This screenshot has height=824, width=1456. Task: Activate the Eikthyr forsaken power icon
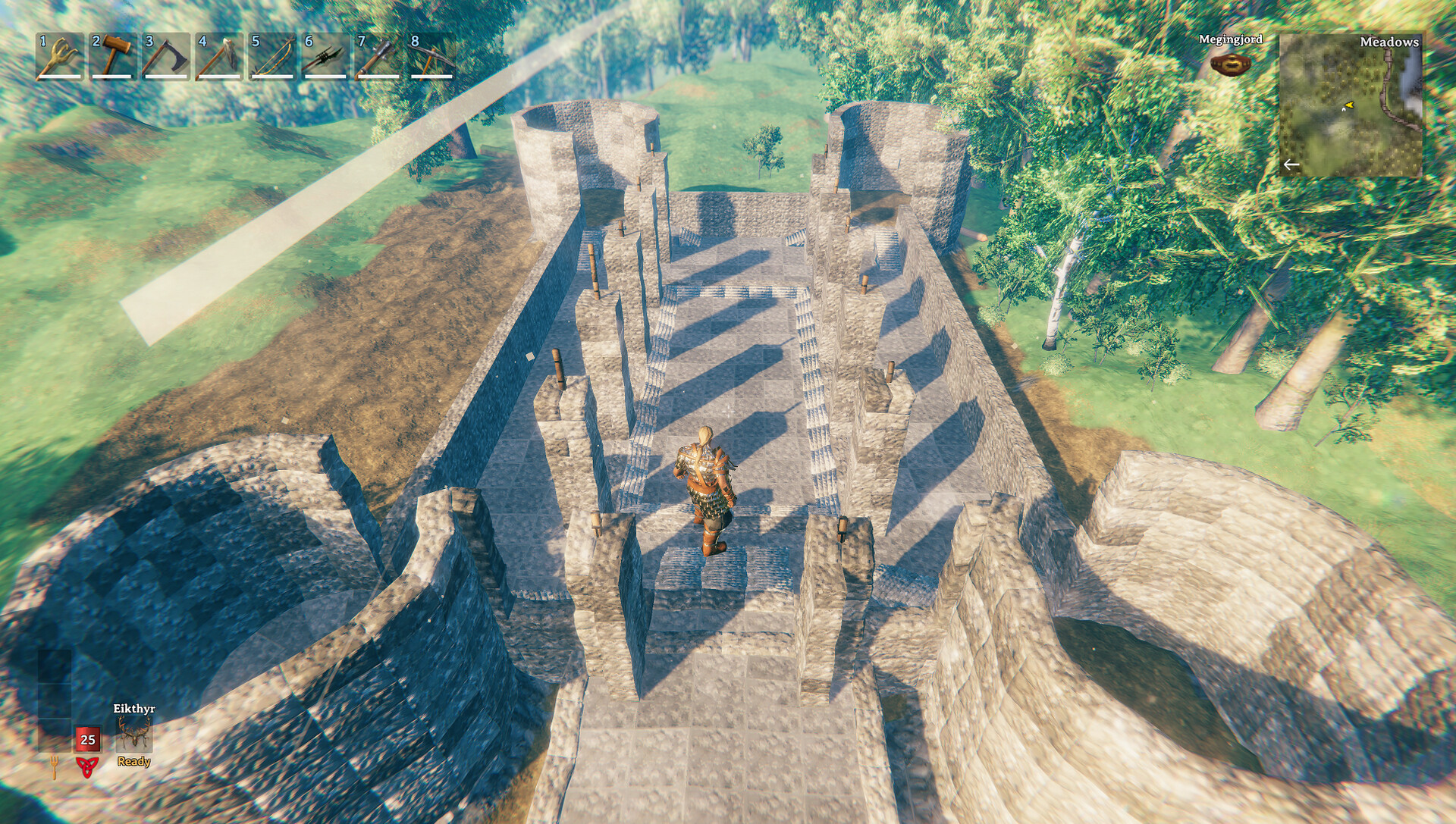(x=134, y=735)
